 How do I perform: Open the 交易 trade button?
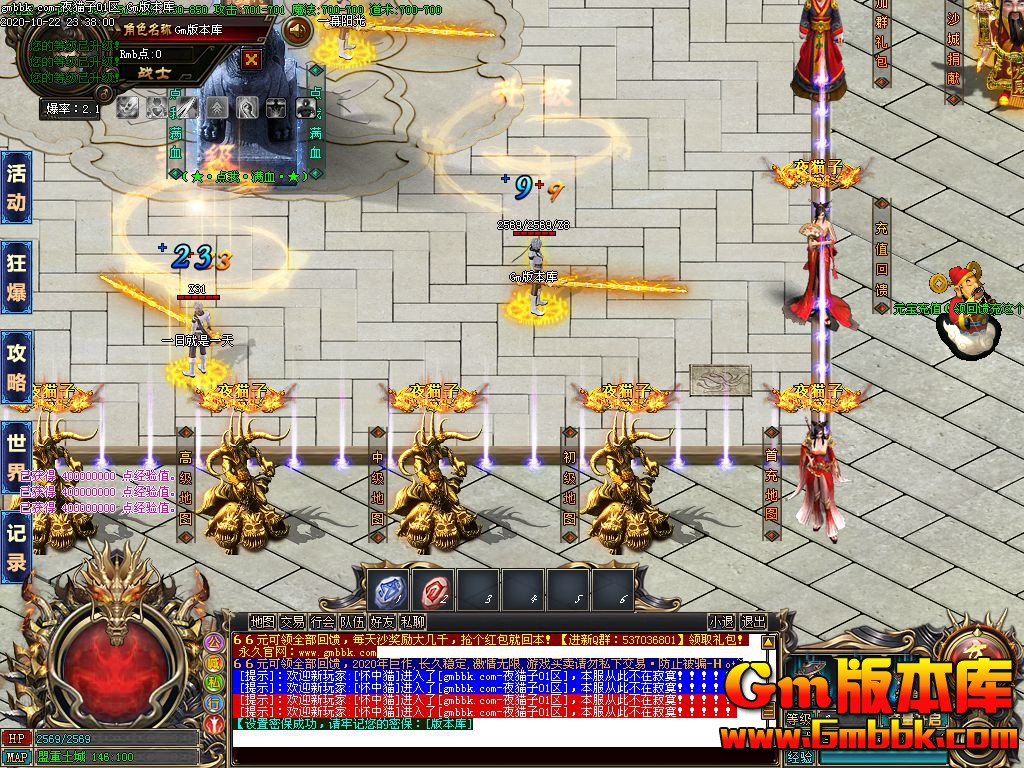click(293, 622)
